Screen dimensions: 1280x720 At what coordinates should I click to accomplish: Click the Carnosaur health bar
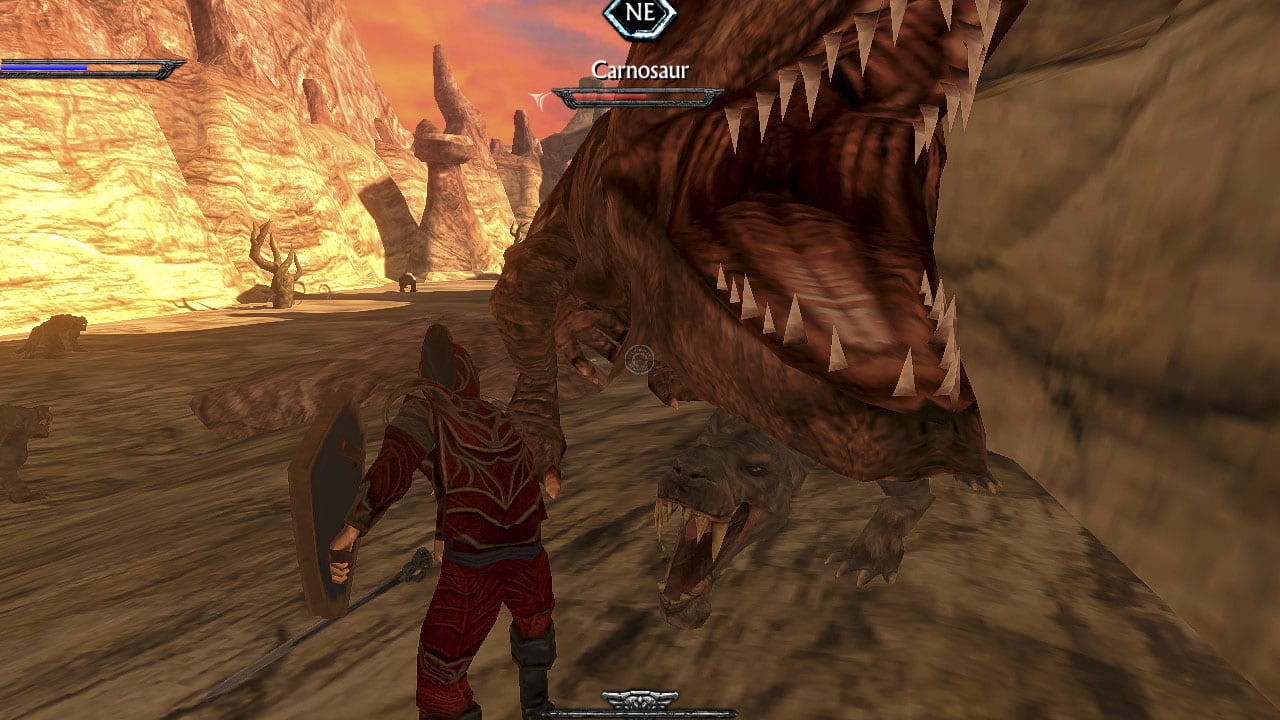(x=640, y=95)
